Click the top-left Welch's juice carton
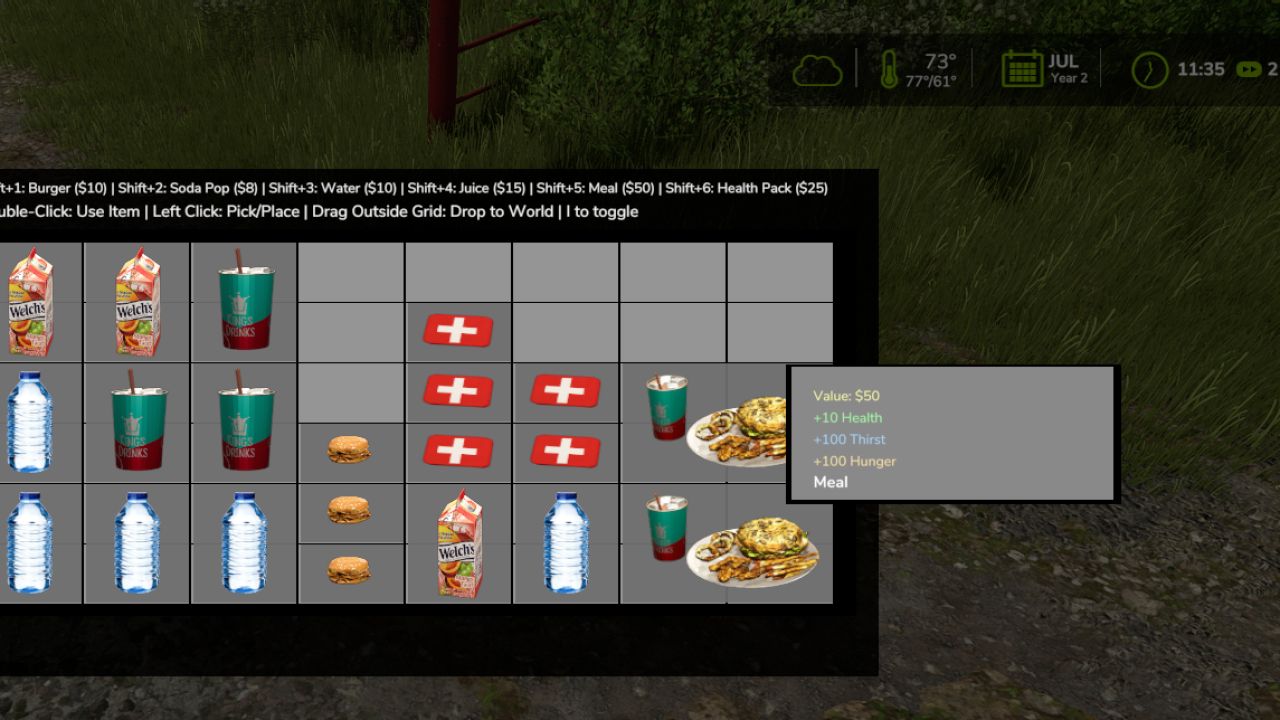 pyautogui.click(x=30, y=300)
